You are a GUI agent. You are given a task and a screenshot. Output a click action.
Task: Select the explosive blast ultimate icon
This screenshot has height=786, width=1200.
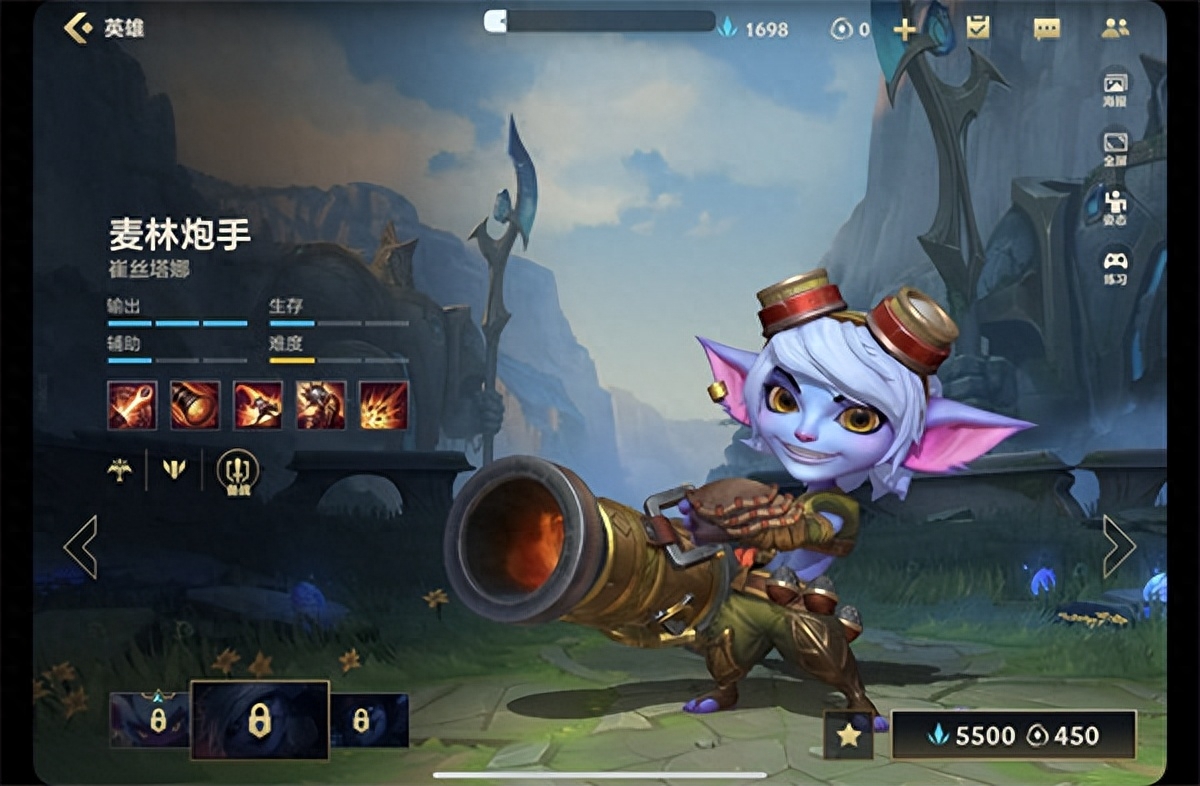pyautogui.click(x=384, y=405)
